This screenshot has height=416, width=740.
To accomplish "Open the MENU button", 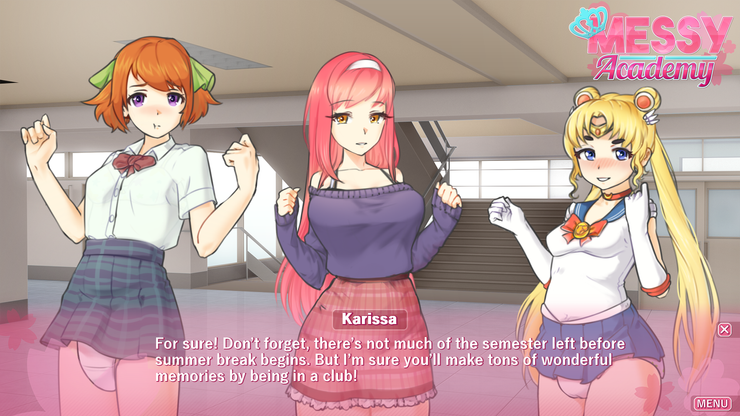I will [711, 403].
